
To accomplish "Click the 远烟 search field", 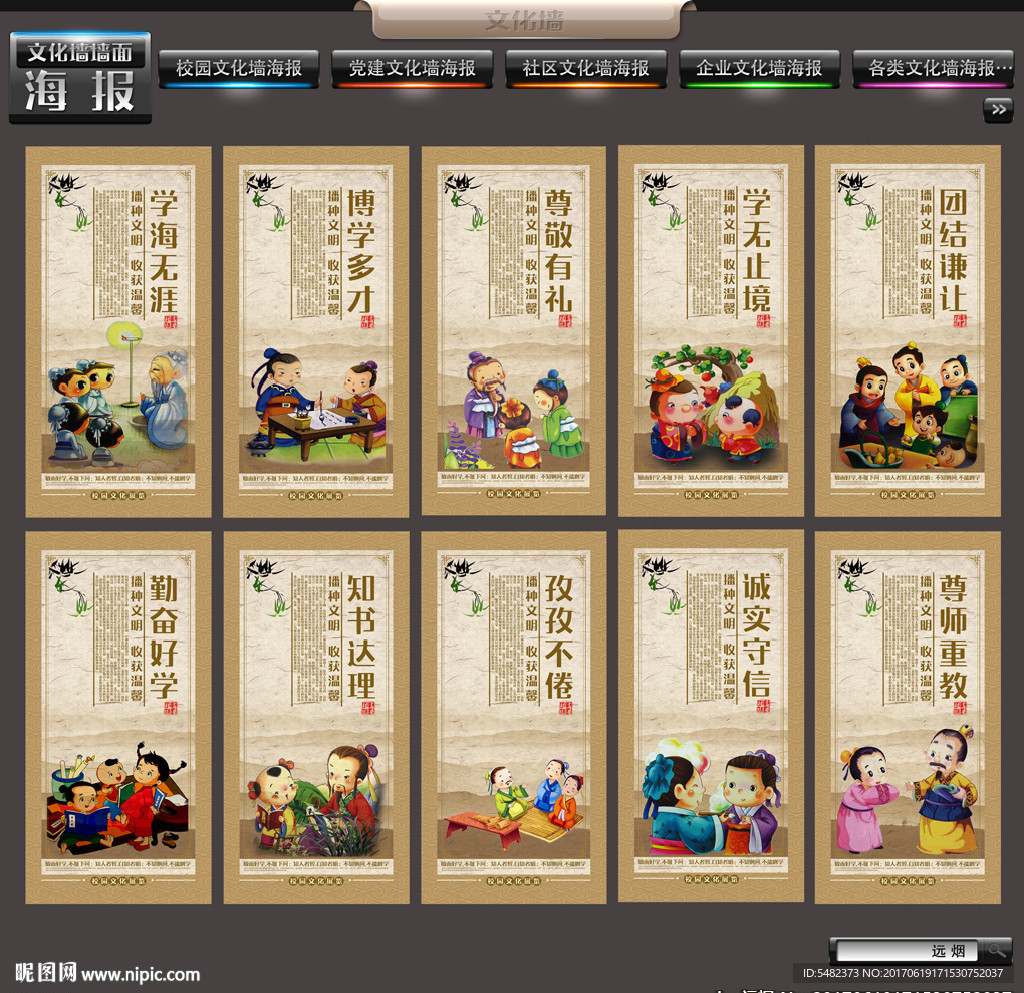I will point(905,951).
